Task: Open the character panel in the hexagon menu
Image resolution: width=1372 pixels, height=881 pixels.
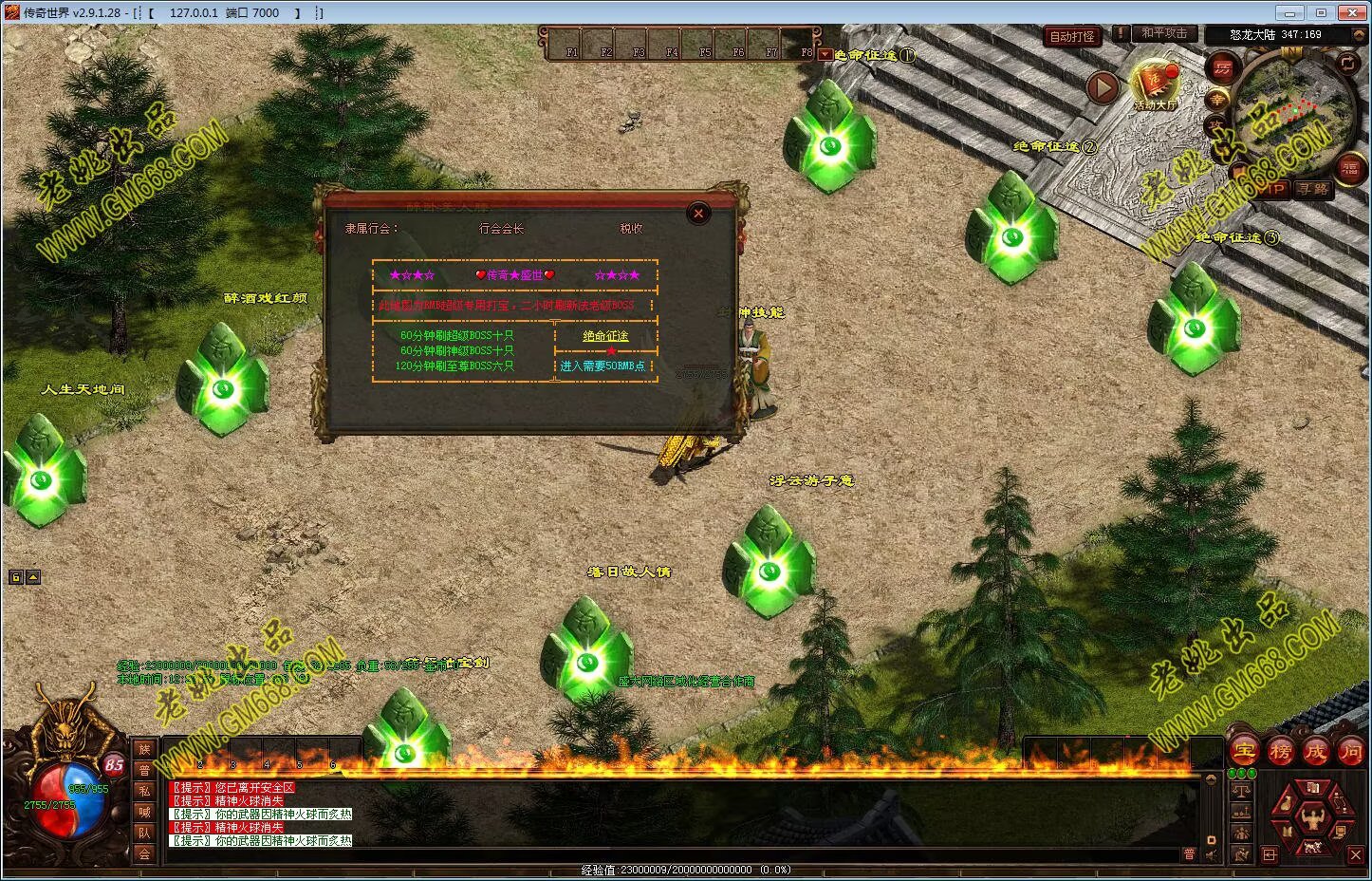Action: (1313, 815)
